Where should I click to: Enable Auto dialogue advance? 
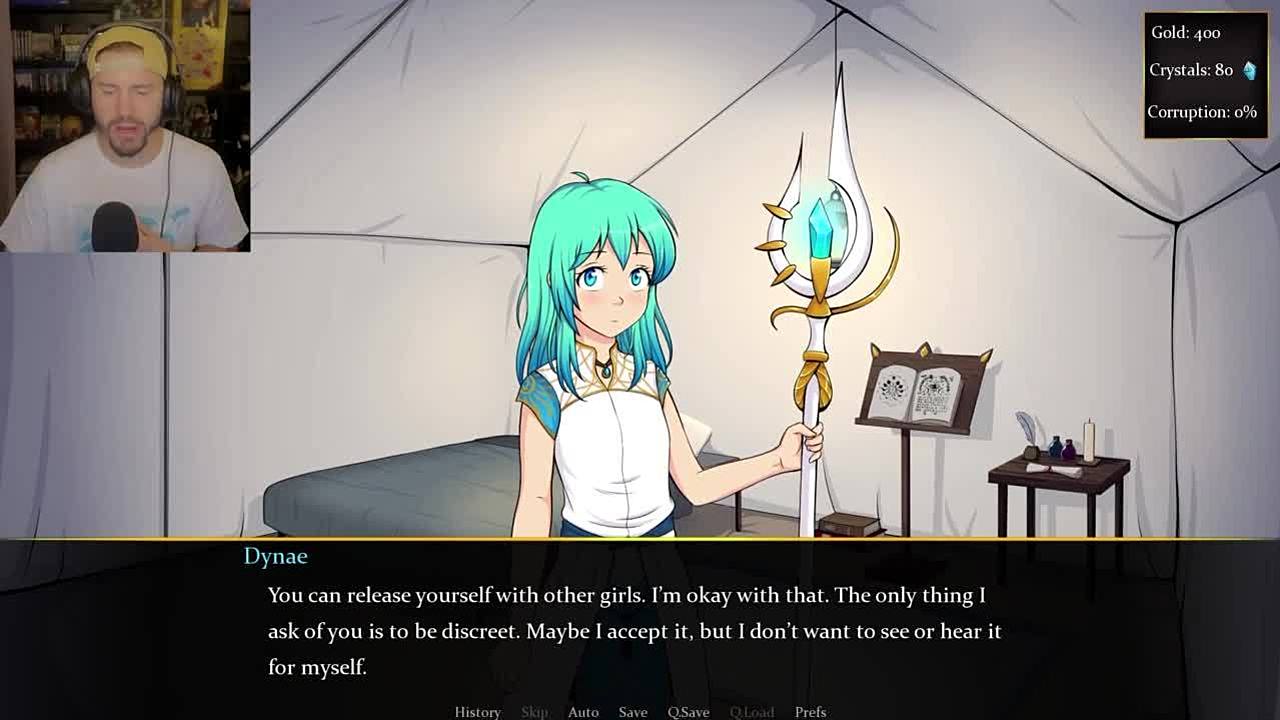[x=583, y=711]
